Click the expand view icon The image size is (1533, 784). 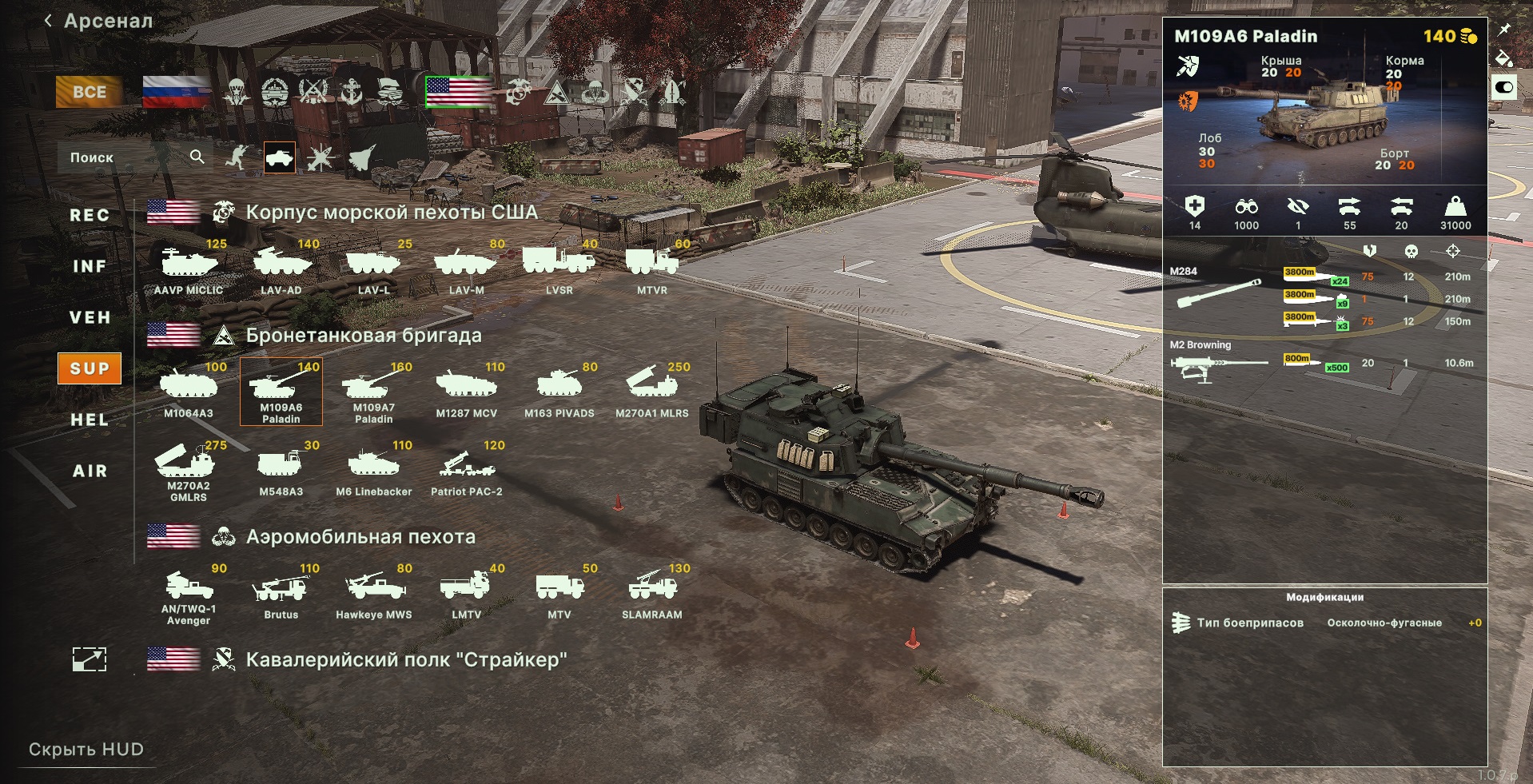point(90,659)
